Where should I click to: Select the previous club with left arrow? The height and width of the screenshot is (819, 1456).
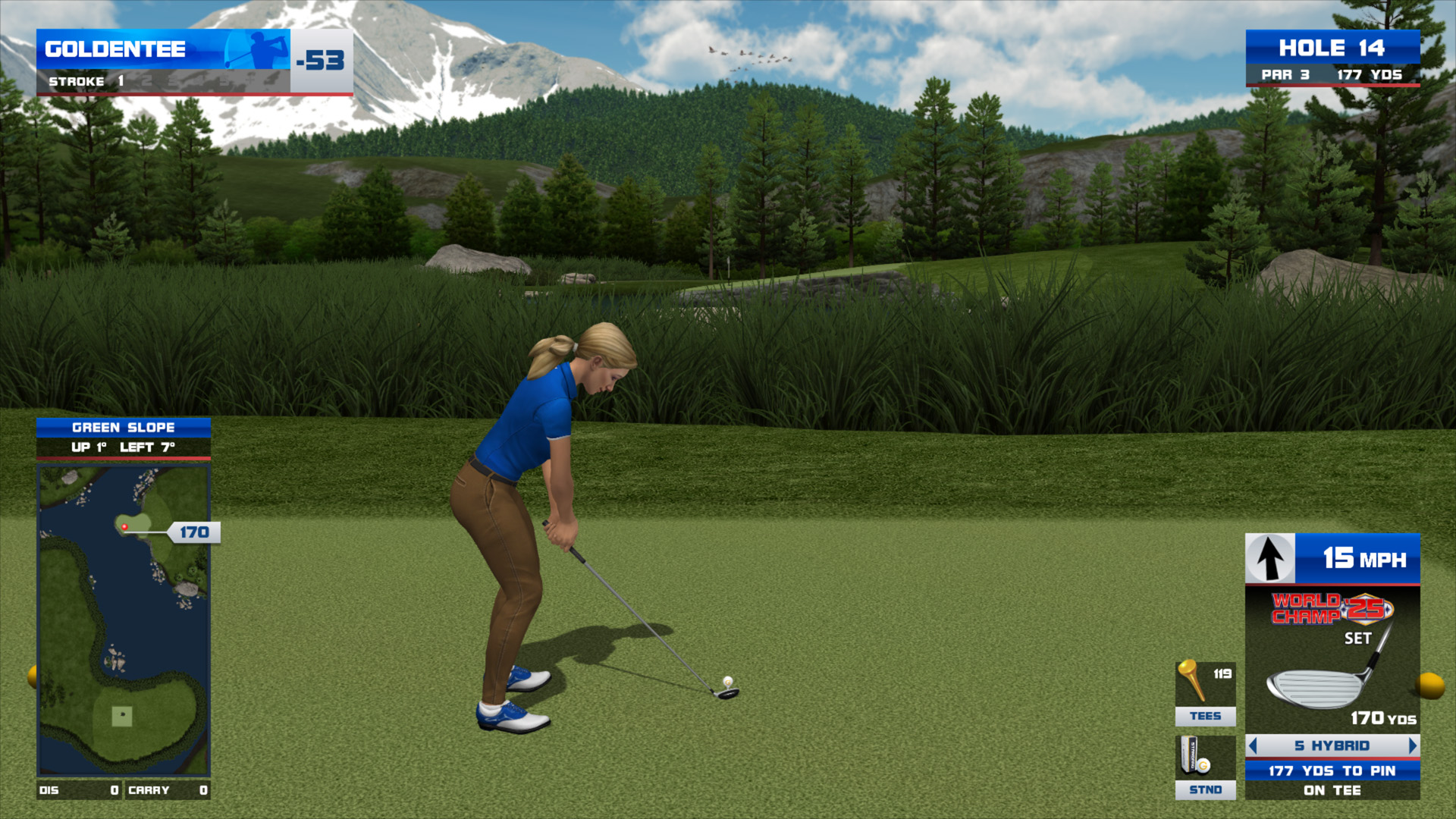[1253, 745]
